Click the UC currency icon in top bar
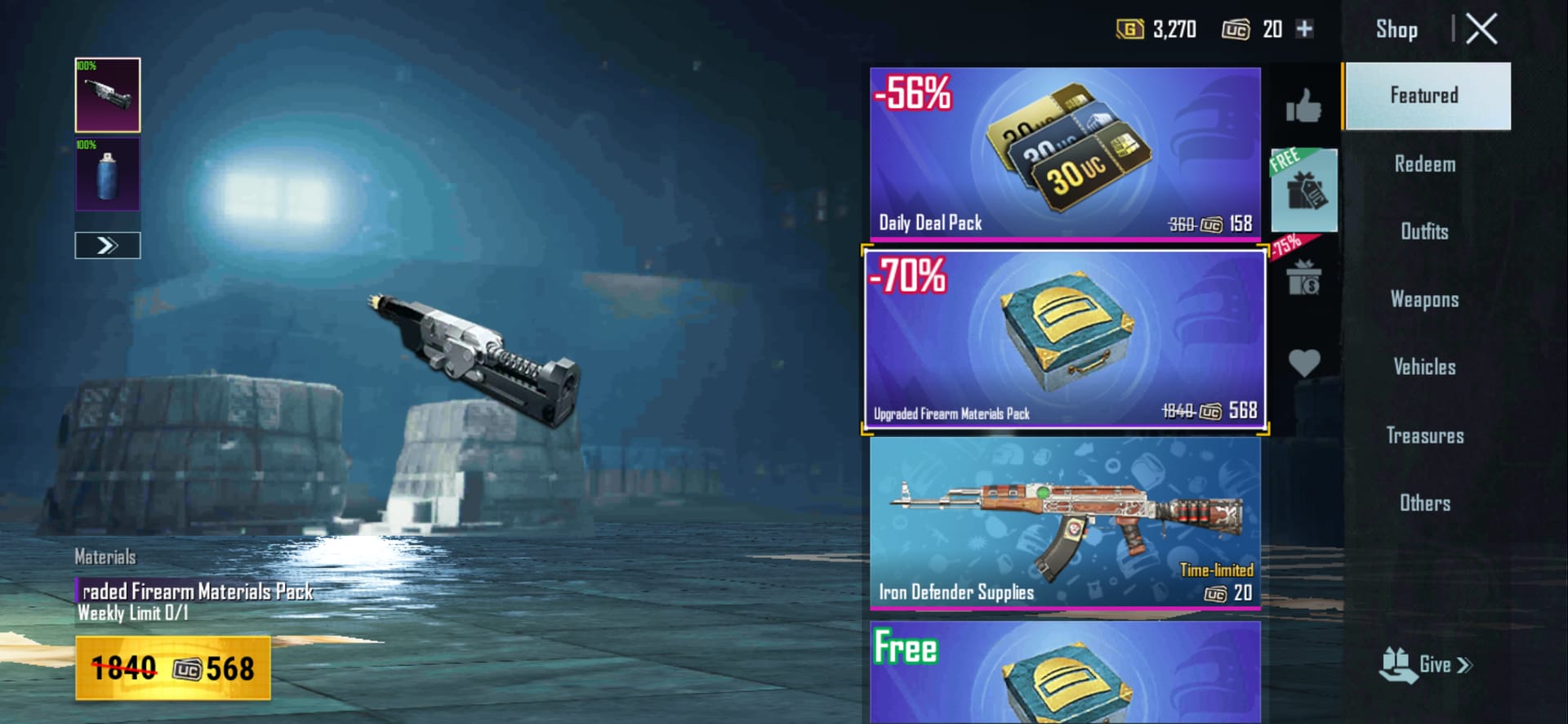This screenshot has width=1568, height=724. point(1236,29)
